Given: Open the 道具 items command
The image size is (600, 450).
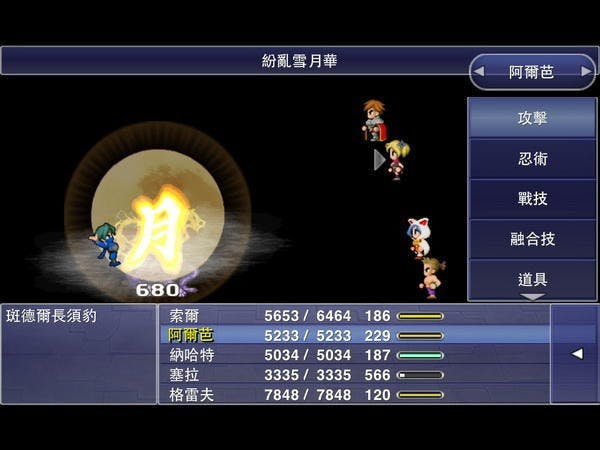Looking at the screenshot, I should pos(532,278).
